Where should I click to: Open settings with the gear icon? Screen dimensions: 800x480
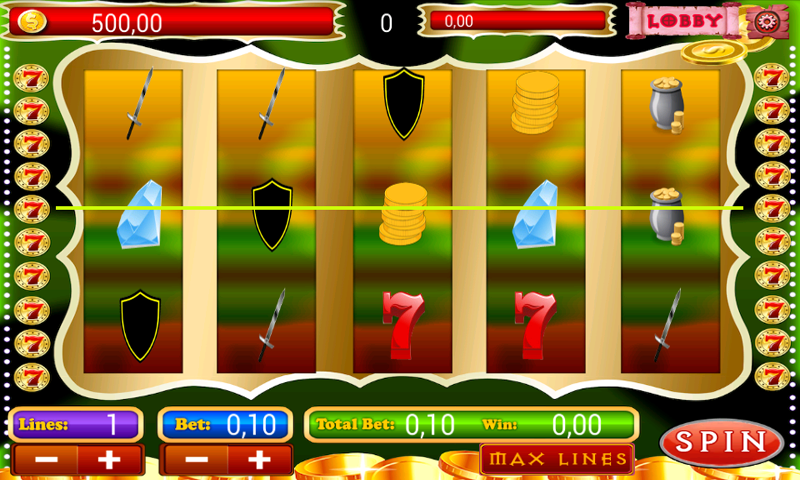[765, 20]
